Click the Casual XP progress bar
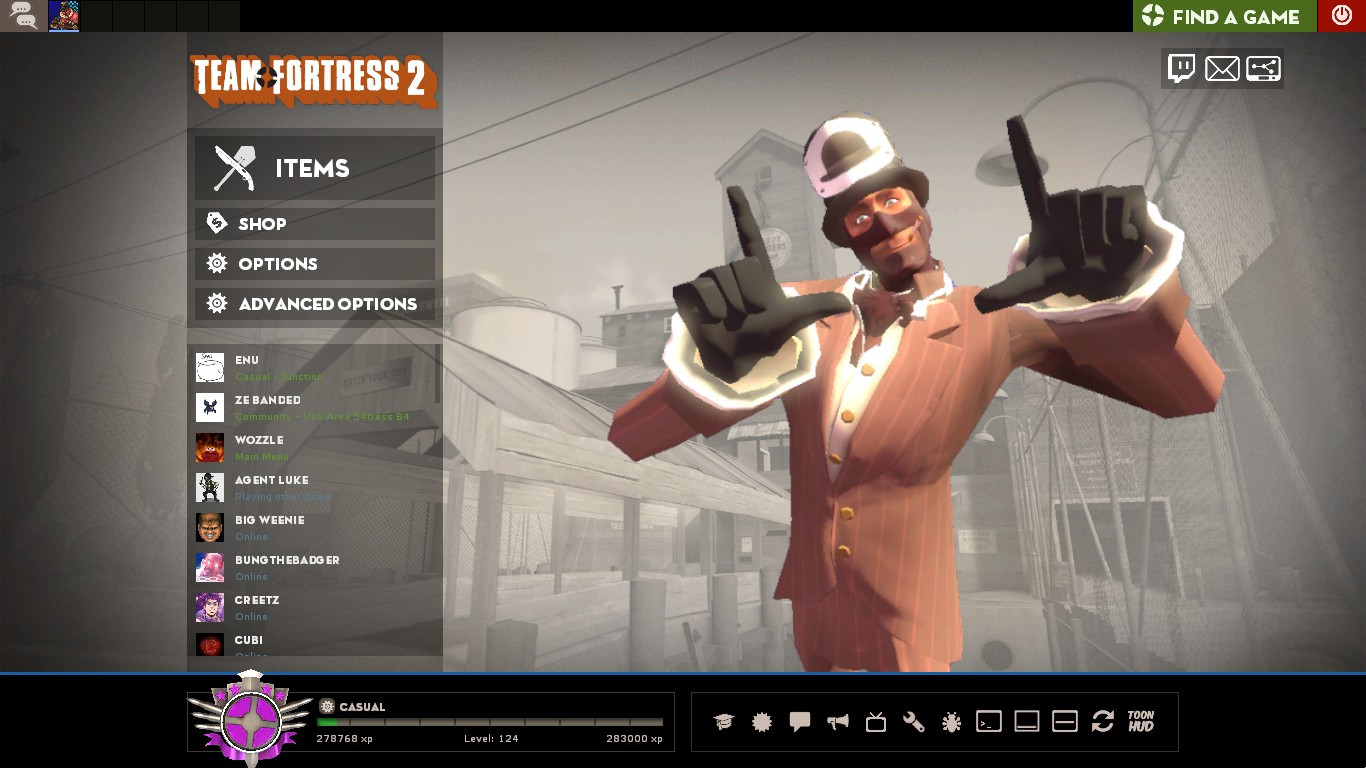 pyautogui.click(x=490, y=721)
